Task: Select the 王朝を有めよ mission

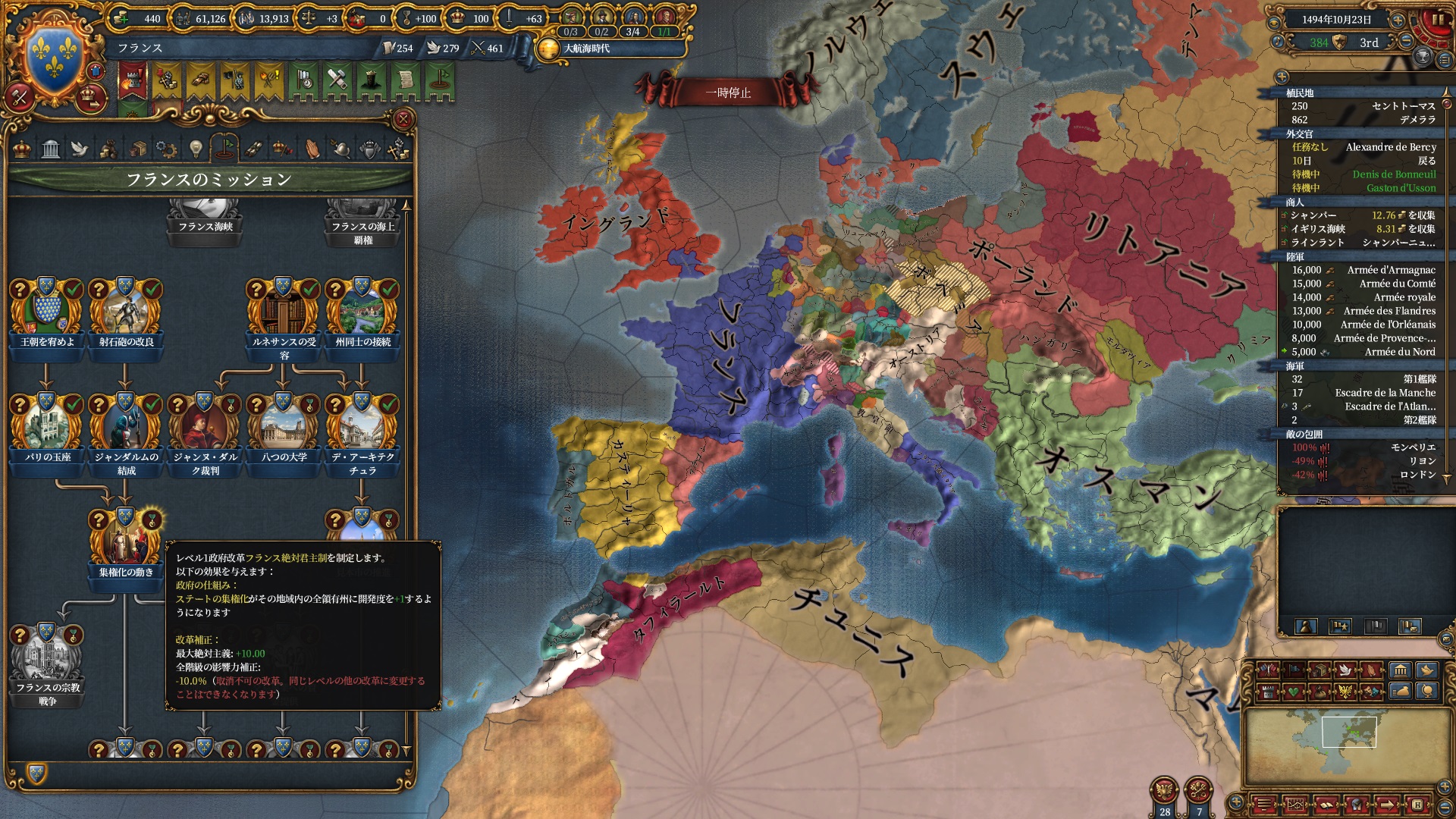Action: point(47,309)
